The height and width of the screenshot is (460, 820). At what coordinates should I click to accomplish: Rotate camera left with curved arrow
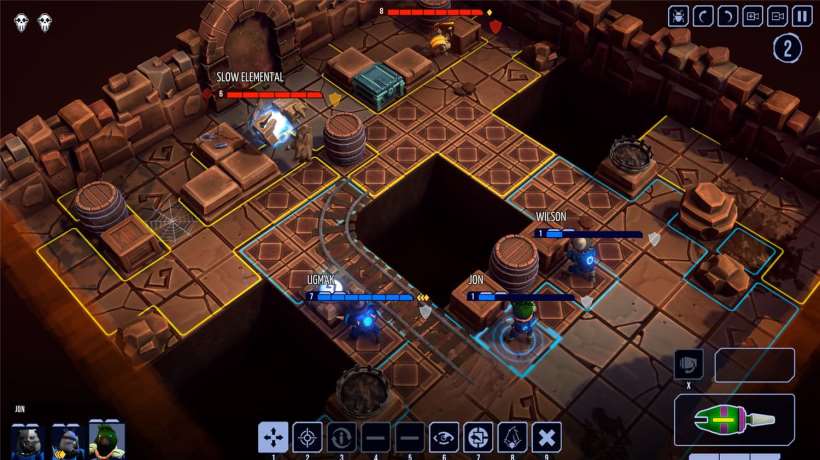coord(704,16)
